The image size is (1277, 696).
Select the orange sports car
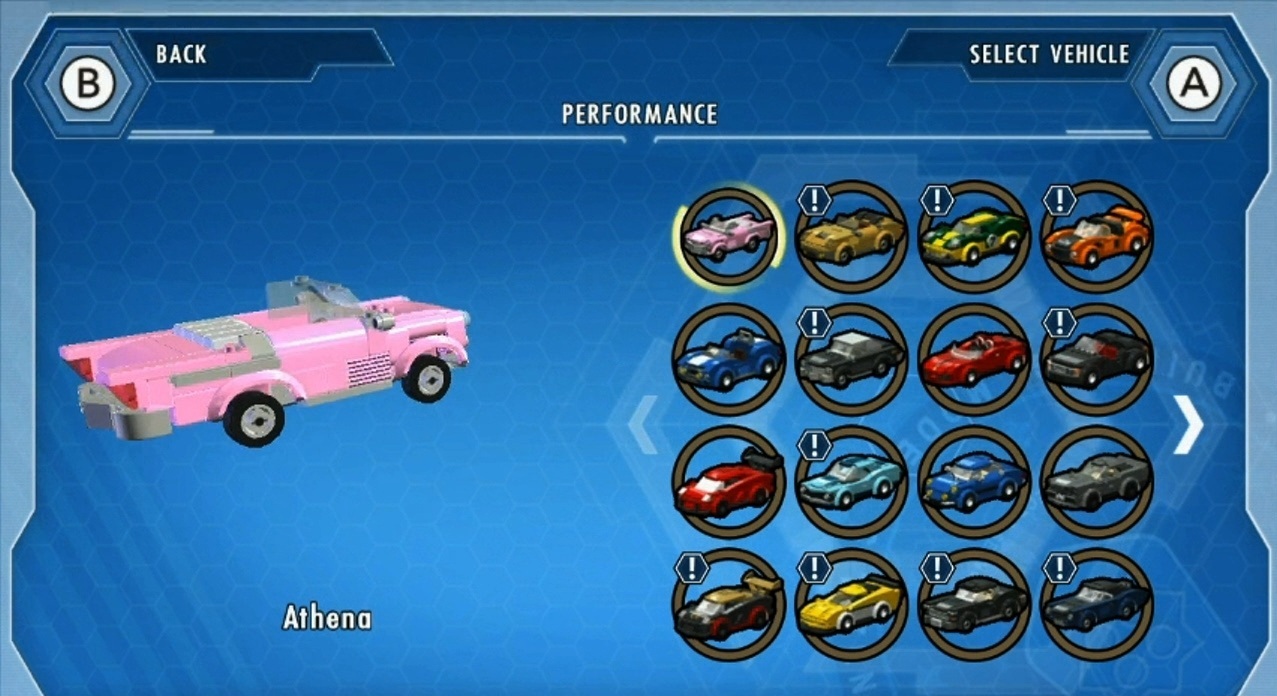(1097, 236)
